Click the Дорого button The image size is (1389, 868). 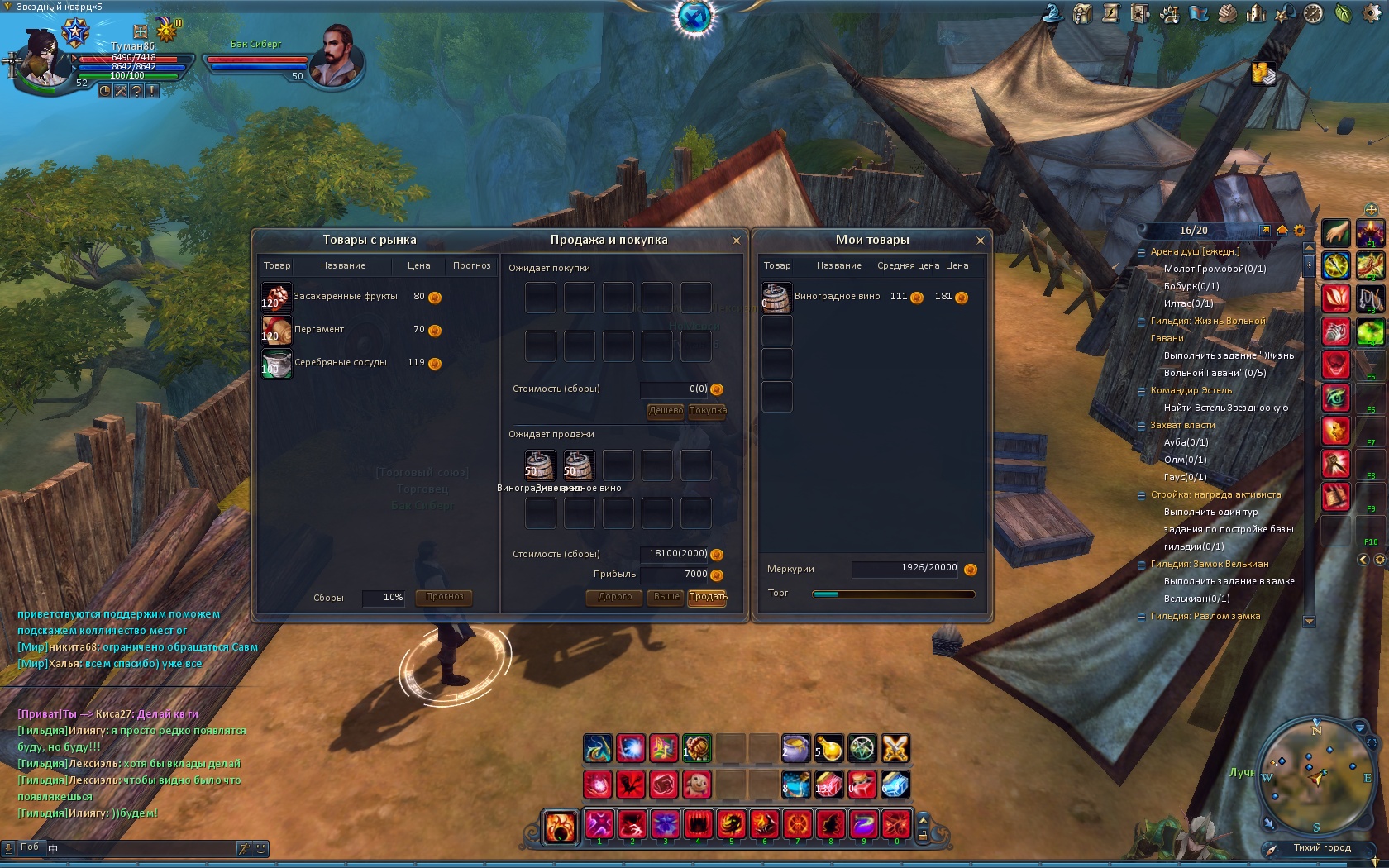coord(615,597)
